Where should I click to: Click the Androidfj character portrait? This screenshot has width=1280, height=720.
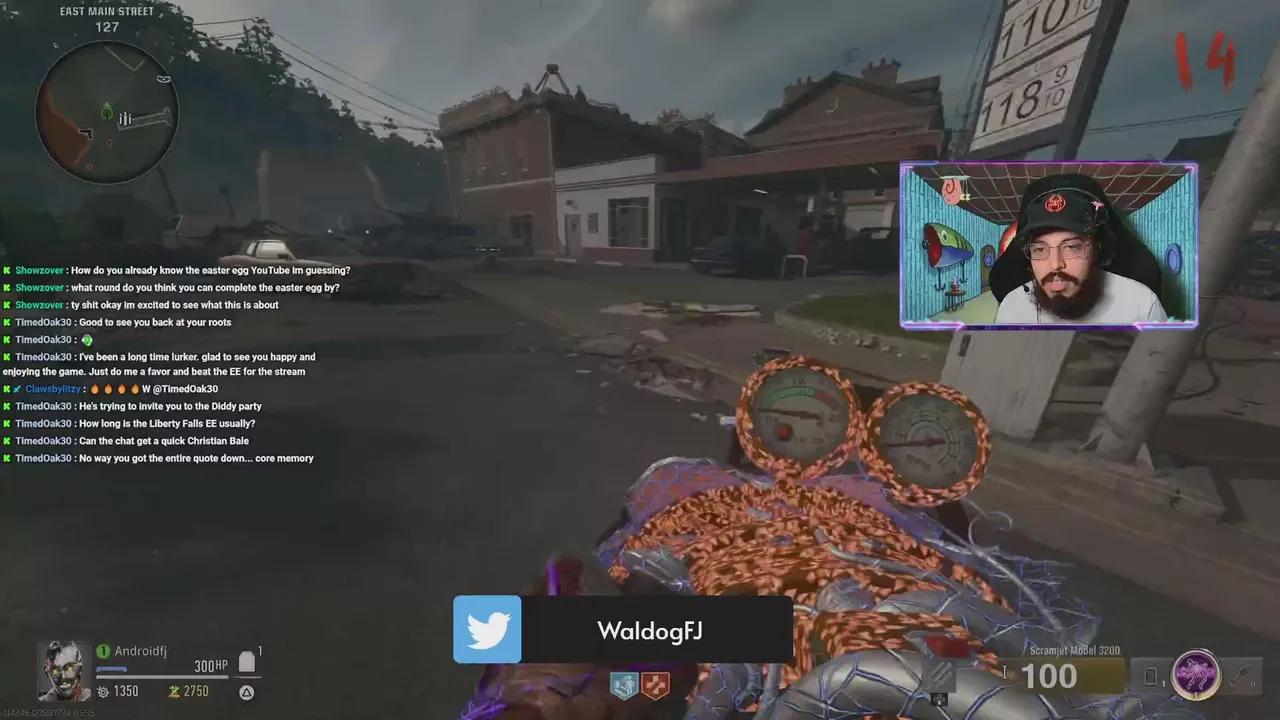point(62,668)
